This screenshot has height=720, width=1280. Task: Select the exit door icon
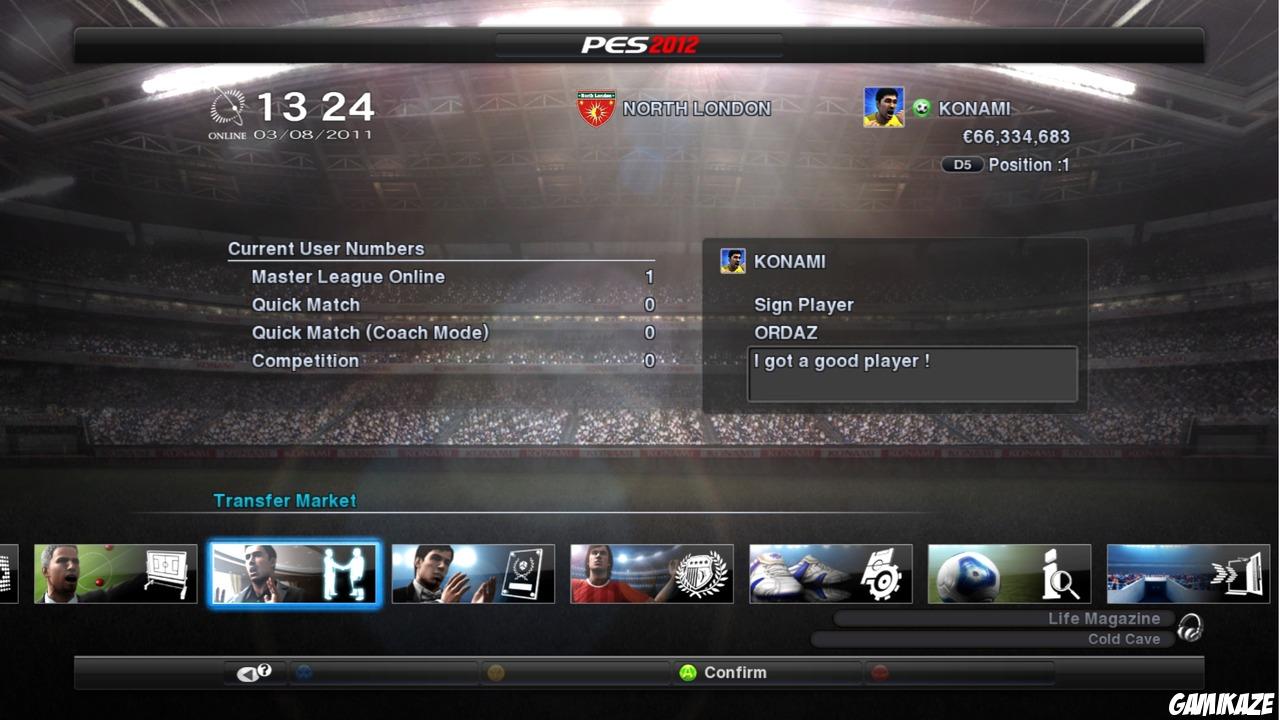click(x=1187, y=574)
